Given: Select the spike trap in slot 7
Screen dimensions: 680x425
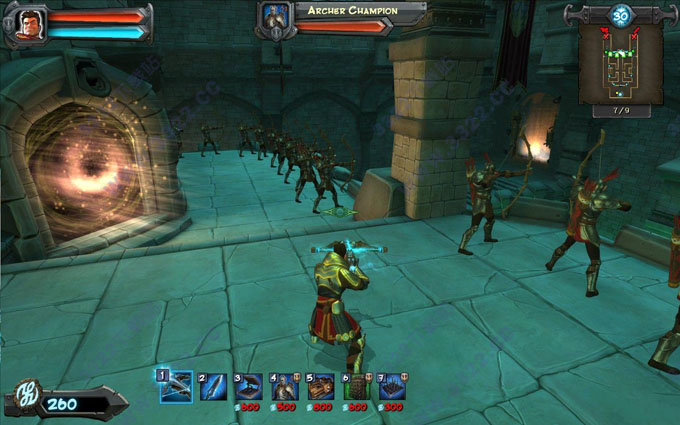Looking at the screenshot, I should pos(392,386).
